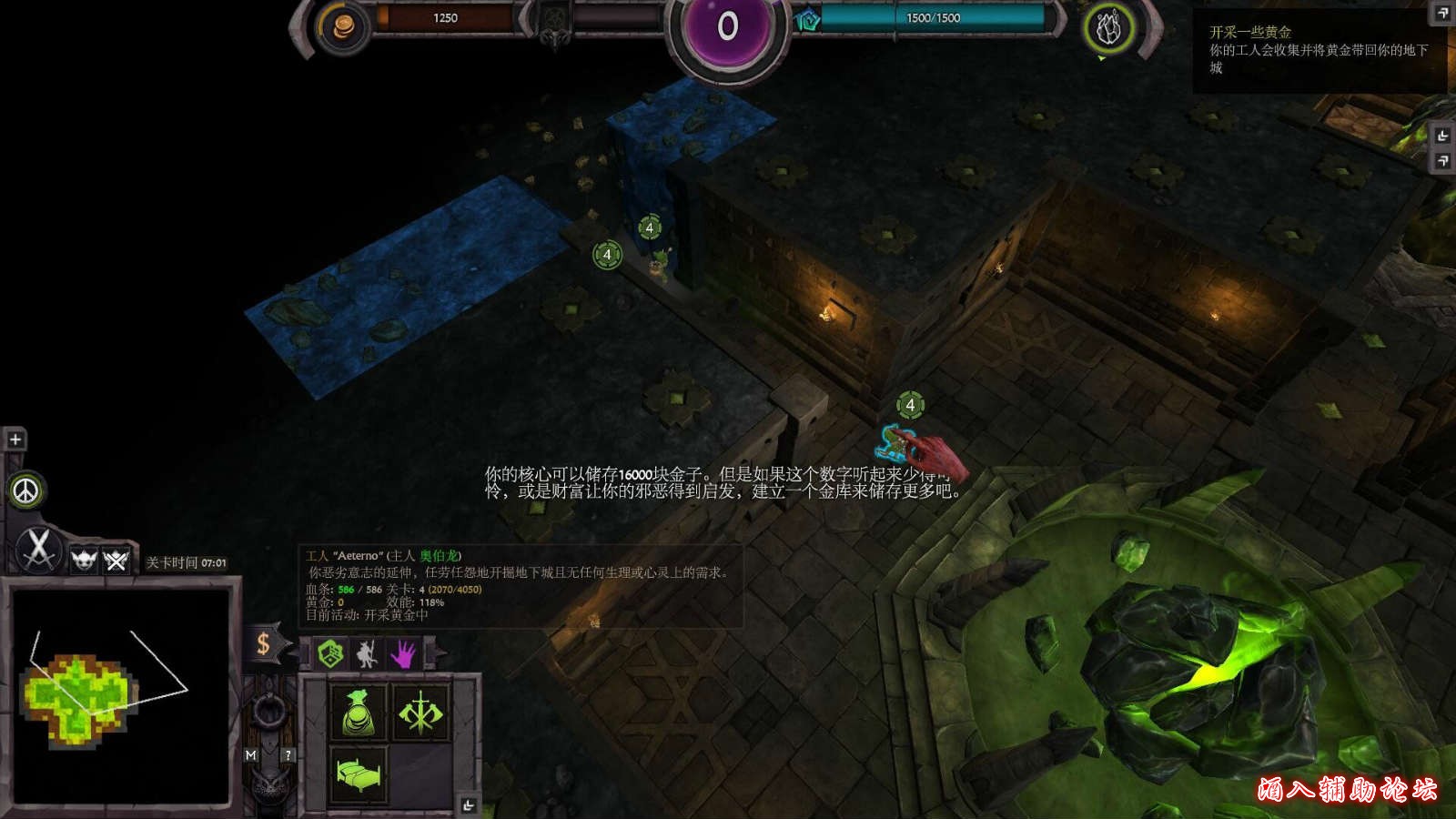Collapse the build panel corner arrow

click(468, 805)
